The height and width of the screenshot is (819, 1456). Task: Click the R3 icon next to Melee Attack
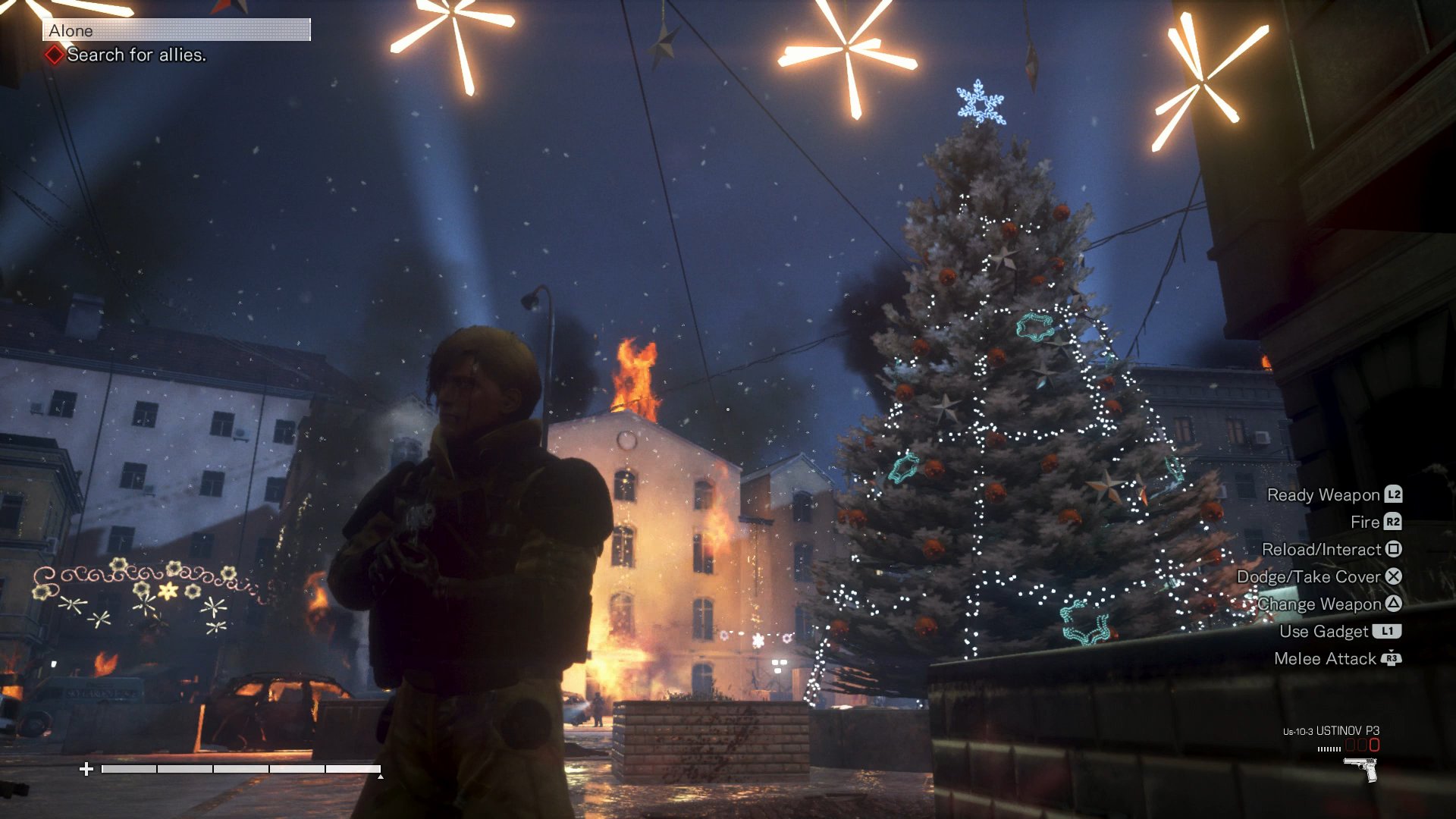[x=1392, y=659]
